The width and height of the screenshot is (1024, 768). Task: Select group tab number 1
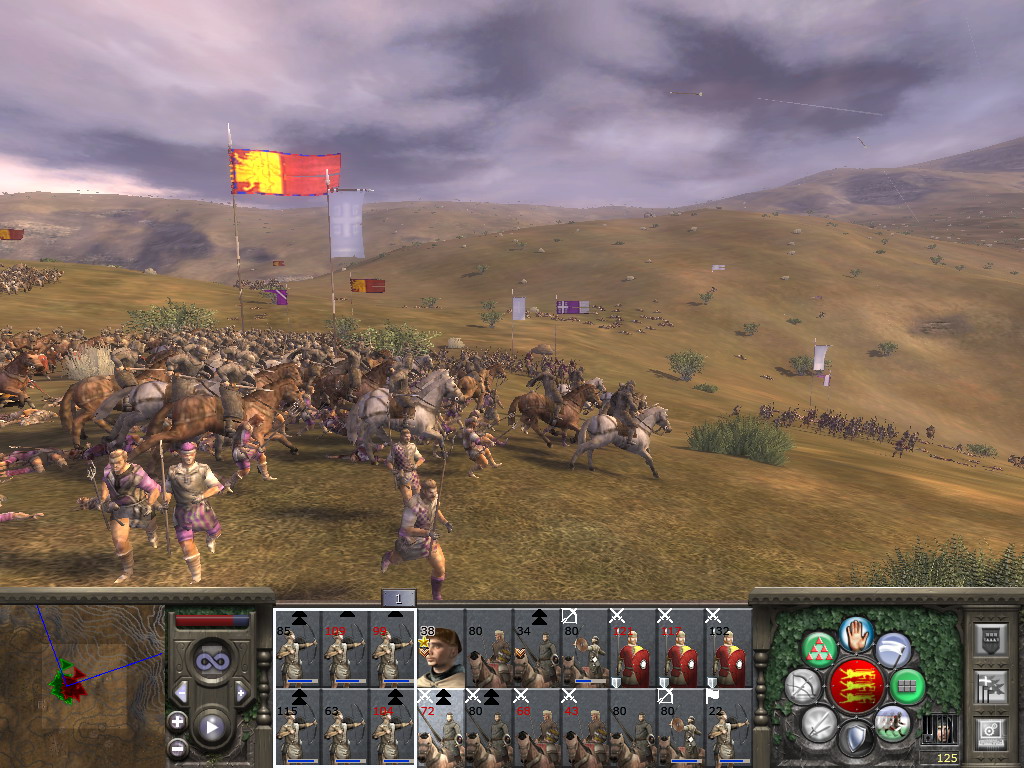point(398,598)
